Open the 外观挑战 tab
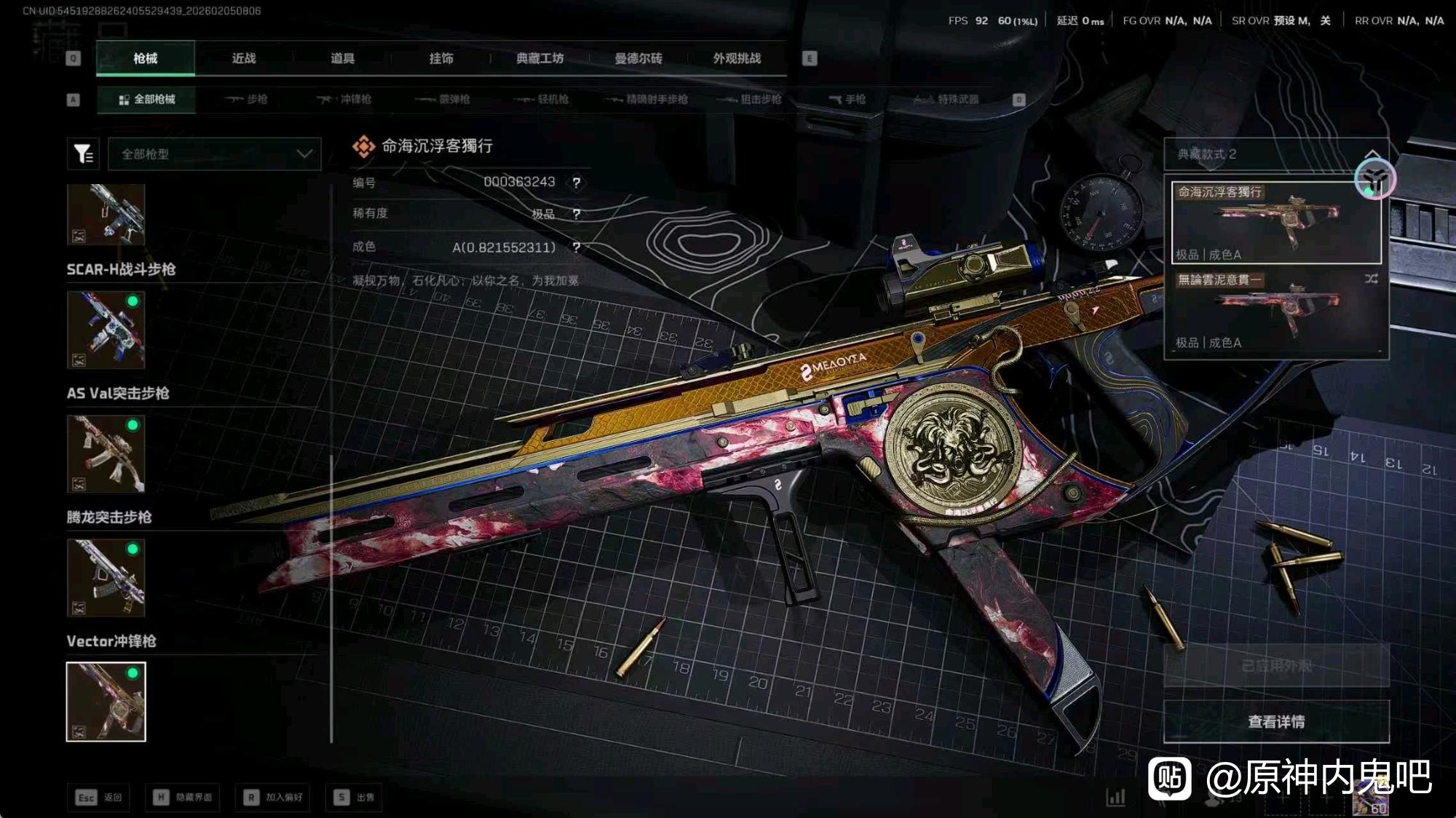 click(737, 58)
